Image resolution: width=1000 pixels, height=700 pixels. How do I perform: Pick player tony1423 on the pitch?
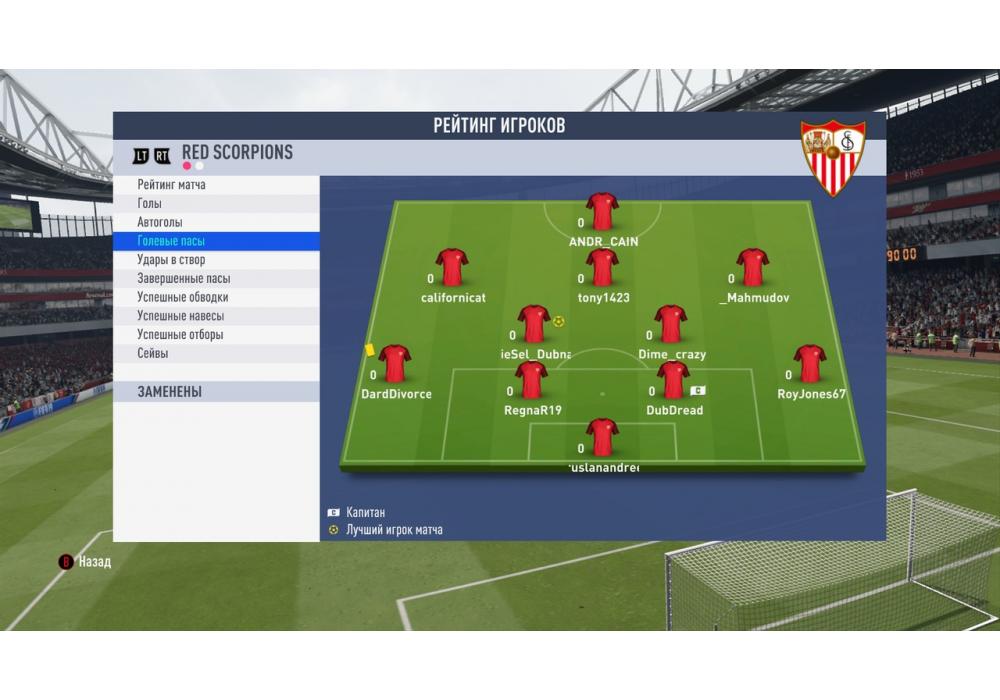602,268
